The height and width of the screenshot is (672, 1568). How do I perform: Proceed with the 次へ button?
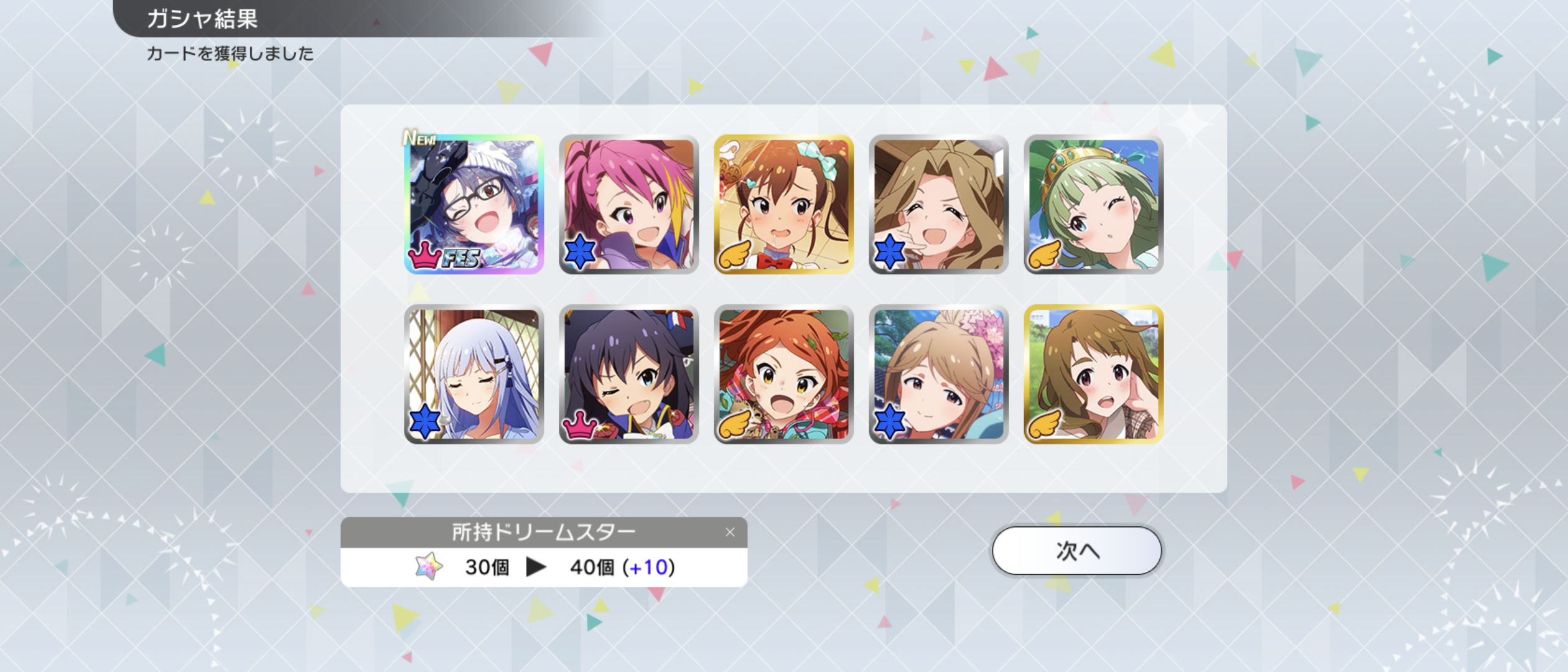point(1076,551)
